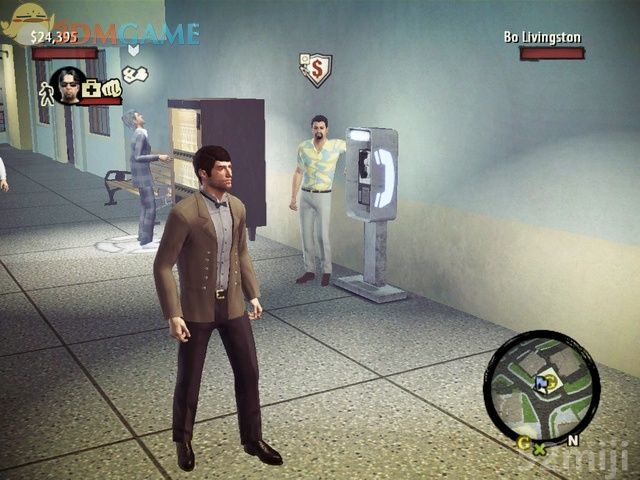Click the medic briefcase specialty icon
This screenshot has height=480, width=640.
[91, 88]
